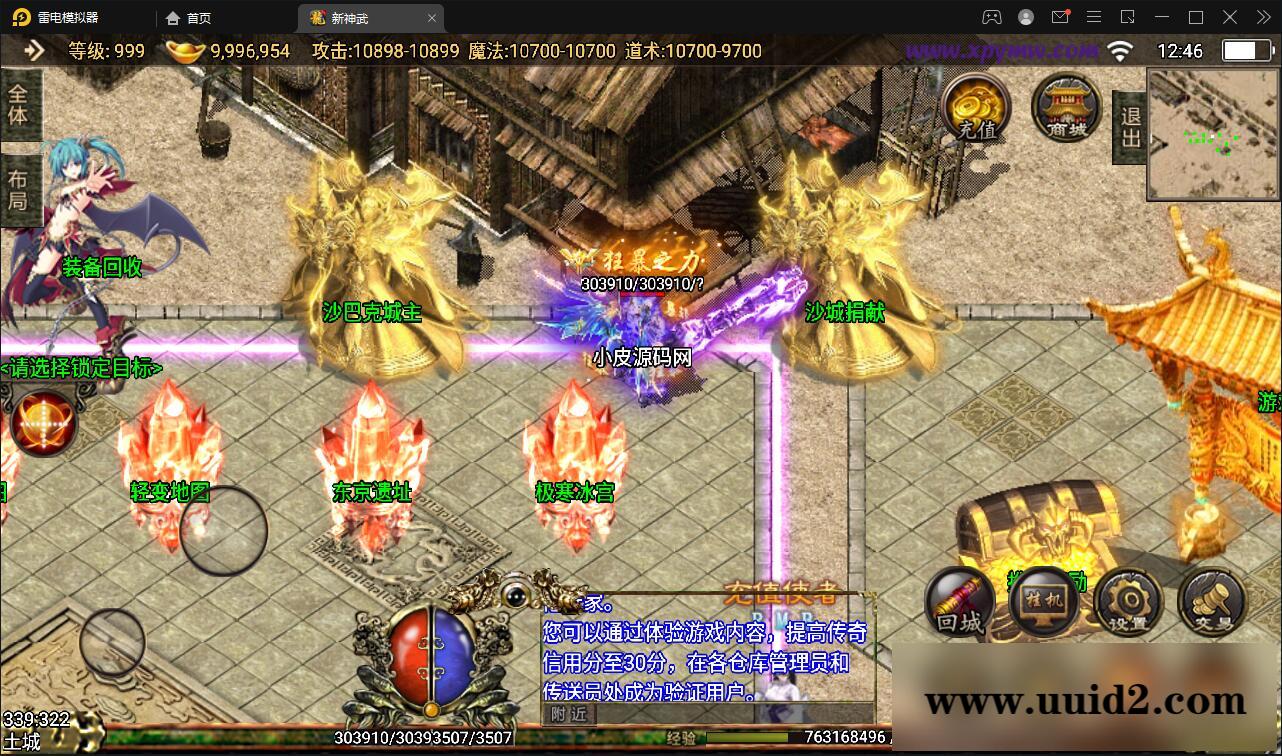Click the 装备回收 equipment recycle NPC
Screen dimensions: 1282x756
(102, 268)
